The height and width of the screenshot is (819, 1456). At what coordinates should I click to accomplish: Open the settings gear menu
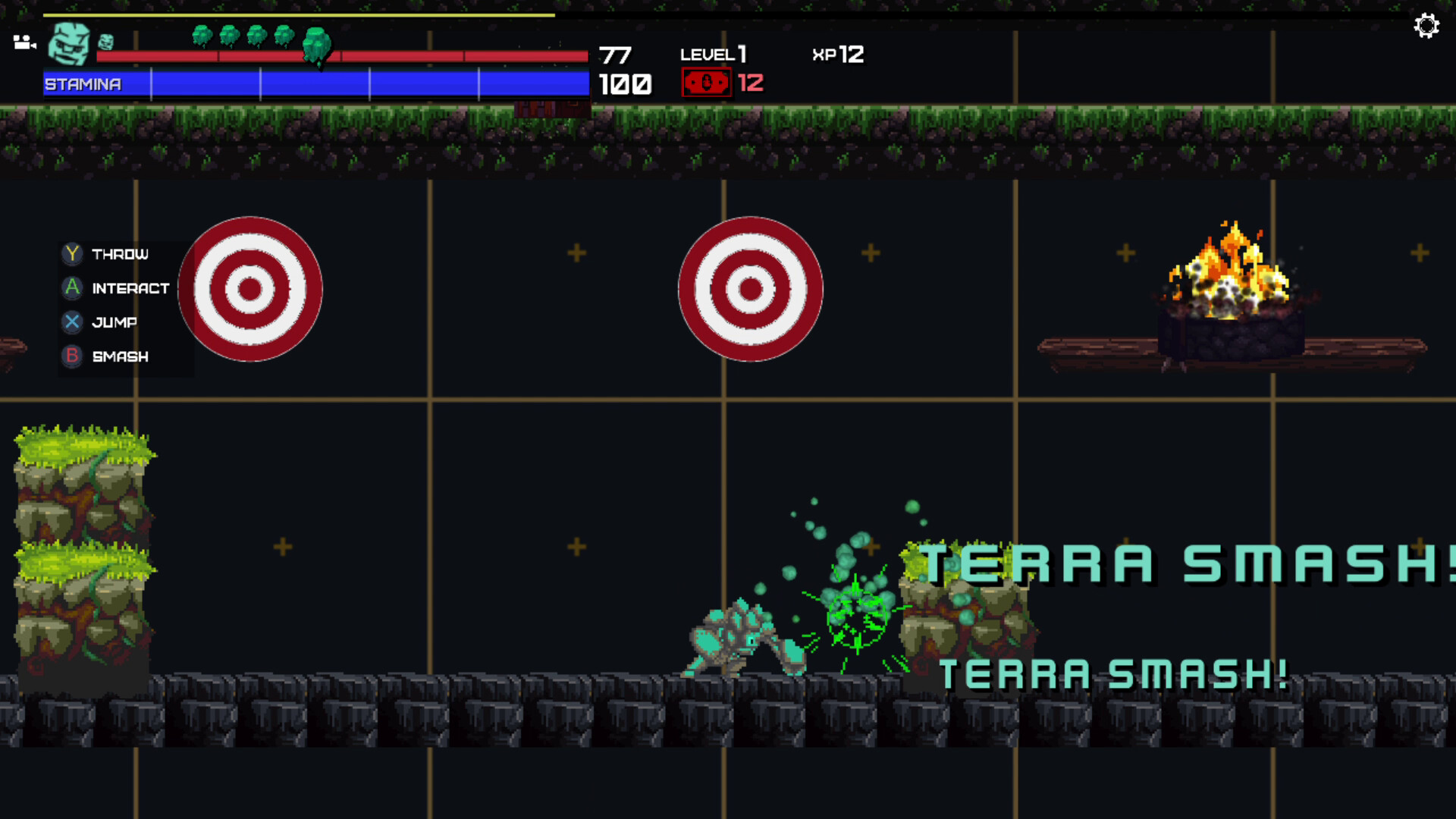coord(1427,26)
